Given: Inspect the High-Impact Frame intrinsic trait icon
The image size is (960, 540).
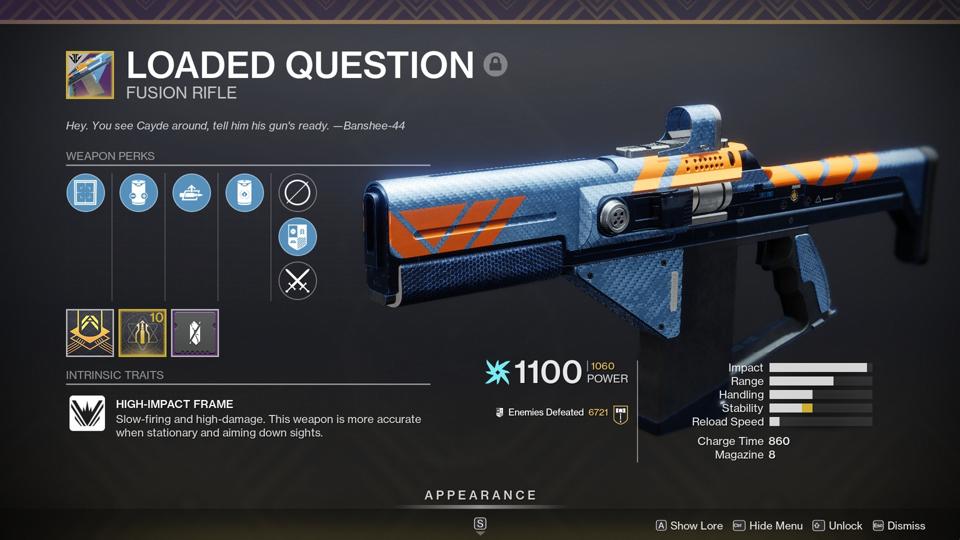Looking at the screenshot, I should (87, 413).
